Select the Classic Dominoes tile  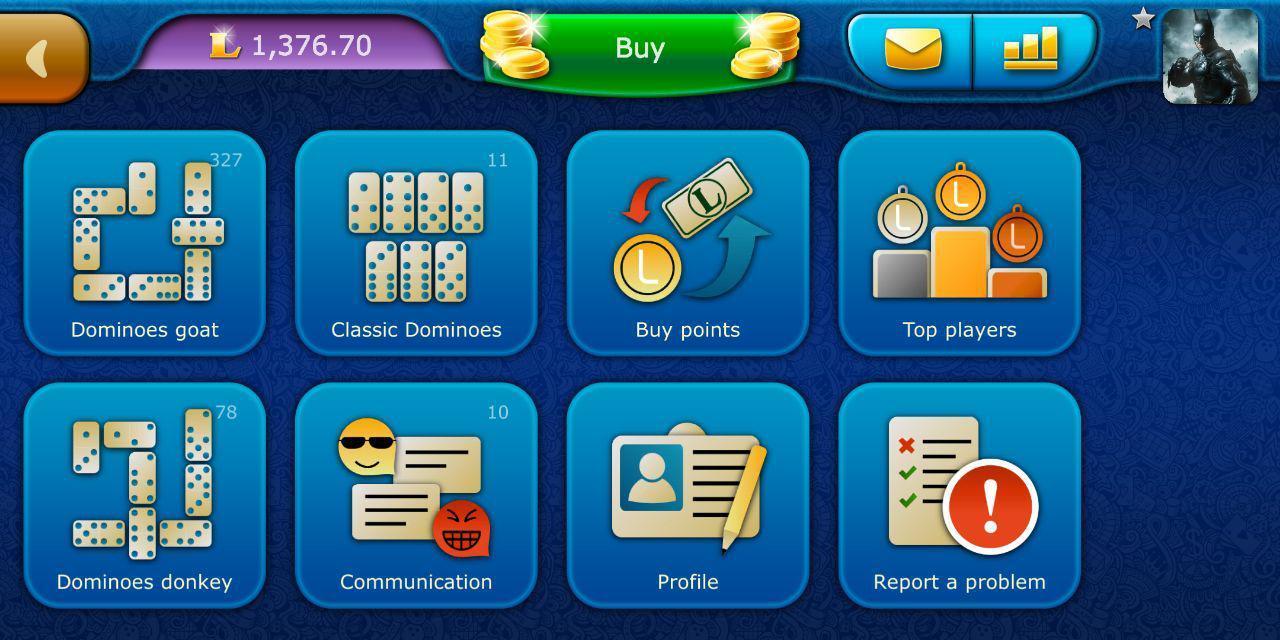416,243
